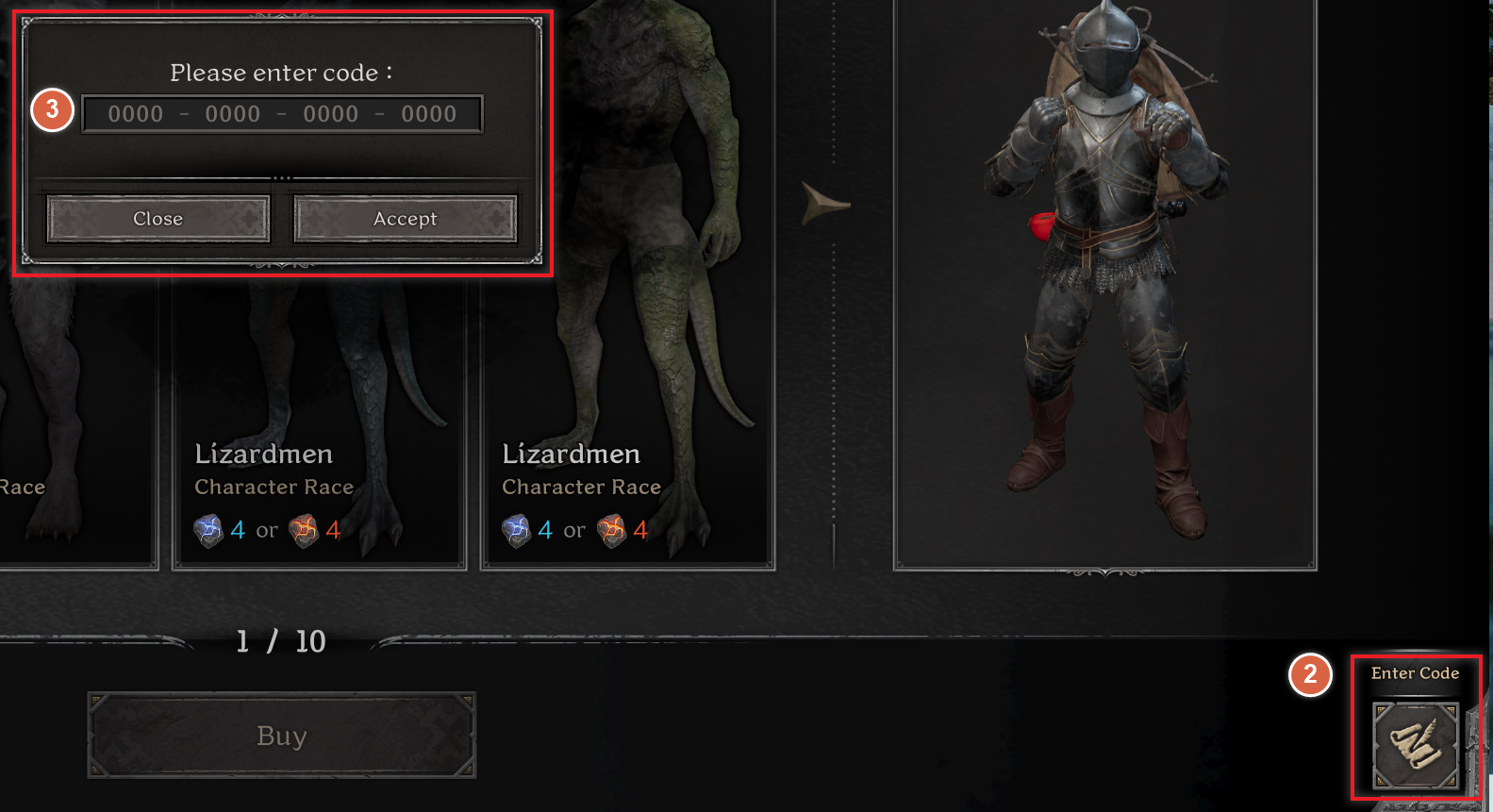Click the red '4' price next to the lava gem
Image resolution: width=1493 pixels, height=812 pixels.
point(332,529)
